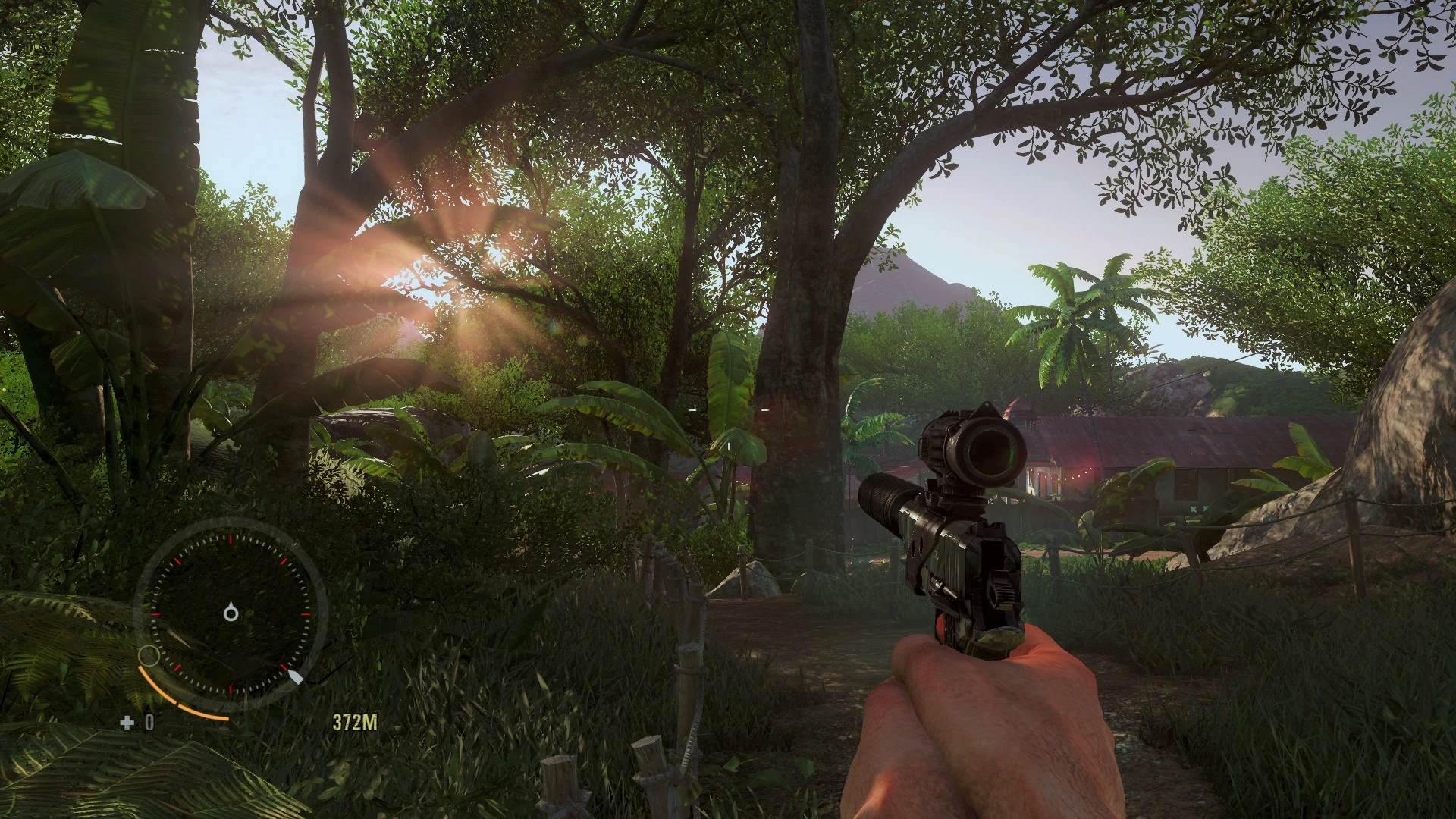The image size is (1456, 819).
Task: Toggle aim by clicking the weapon scope lens
Action: (990, 450)
